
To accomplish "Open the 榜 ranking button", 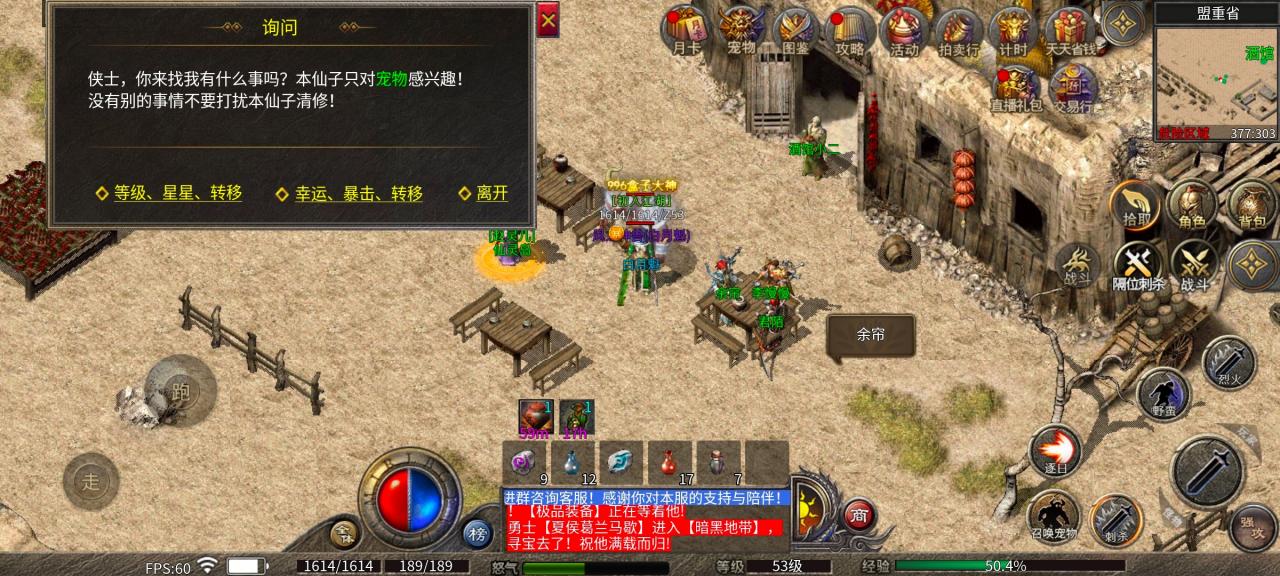I will click(478, 533).
